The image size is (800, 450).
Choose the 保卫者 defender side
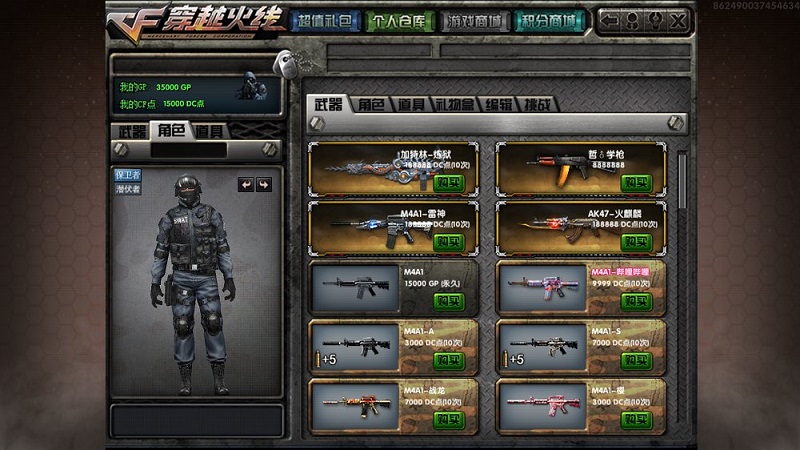tap(128, 174)
